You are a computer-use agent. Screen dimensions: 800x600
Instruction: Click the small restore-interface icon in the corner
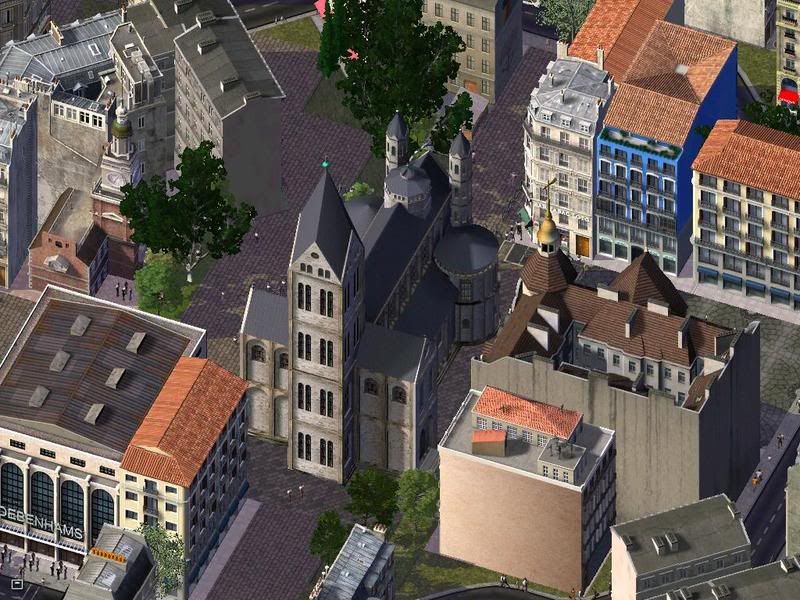[x=16, y=582]
